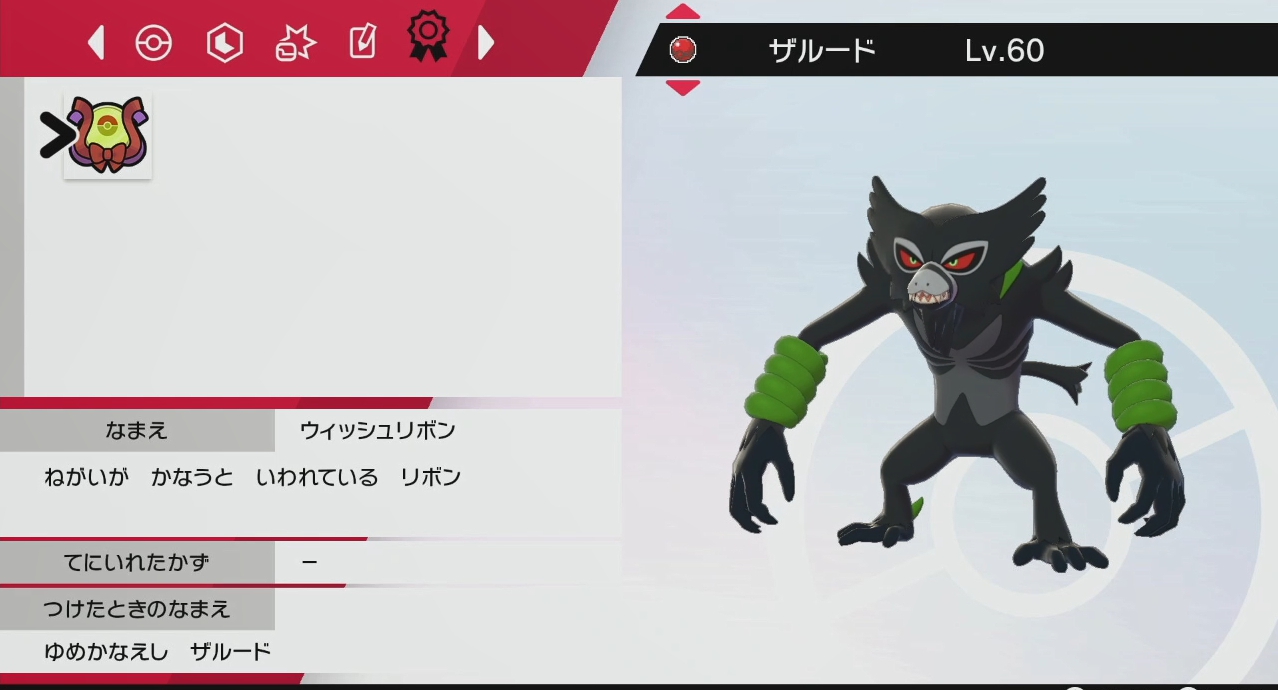Viewport: 1278px width, 690px height.
Task: Show the trainer memo notepad tab
Action: pyautogui.click(x=361, y=43)
